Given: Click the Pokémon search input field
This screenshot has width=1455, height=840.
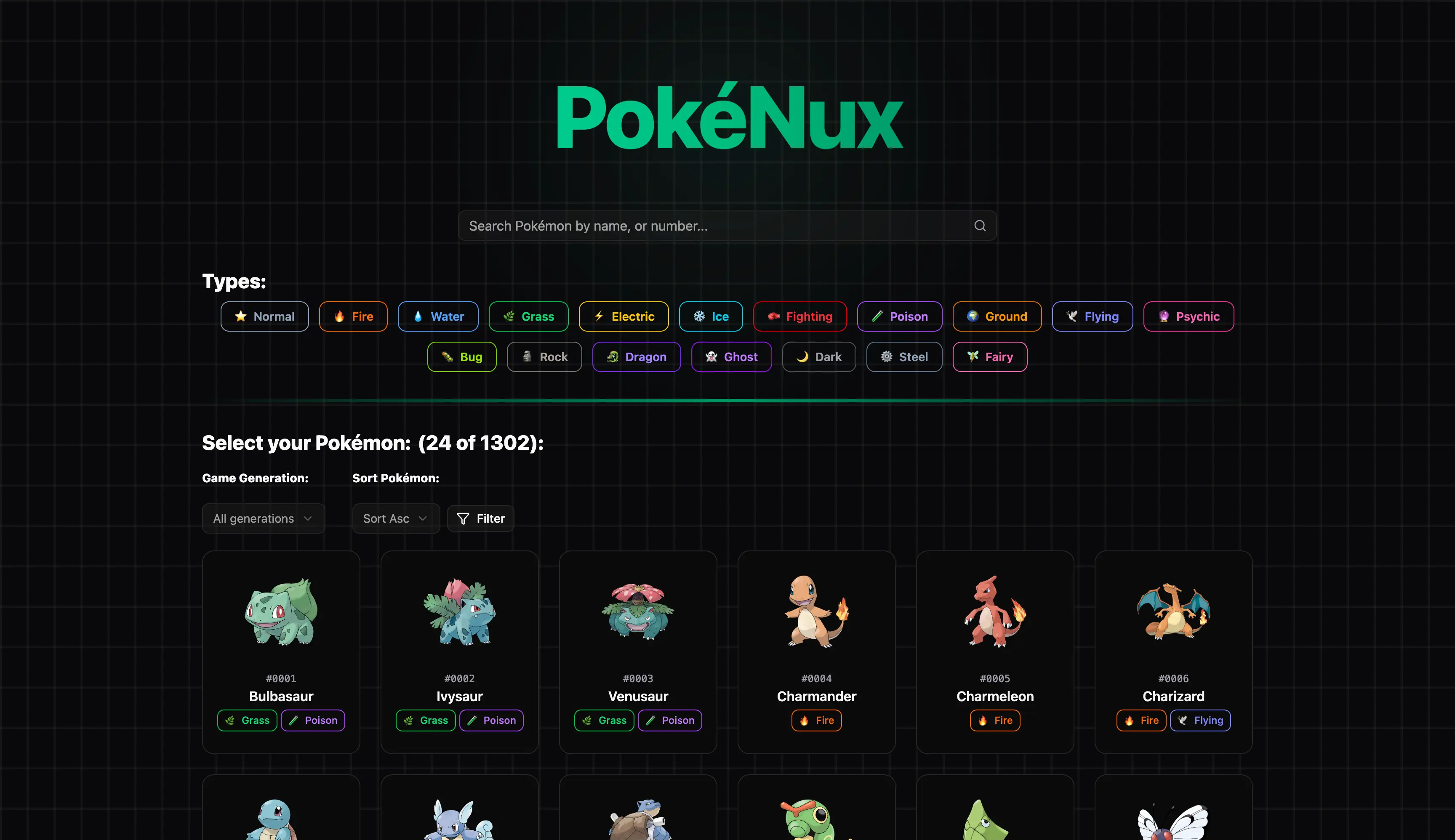Looking at the screenshot, I should pyautogui.click(x=693, y=225).
